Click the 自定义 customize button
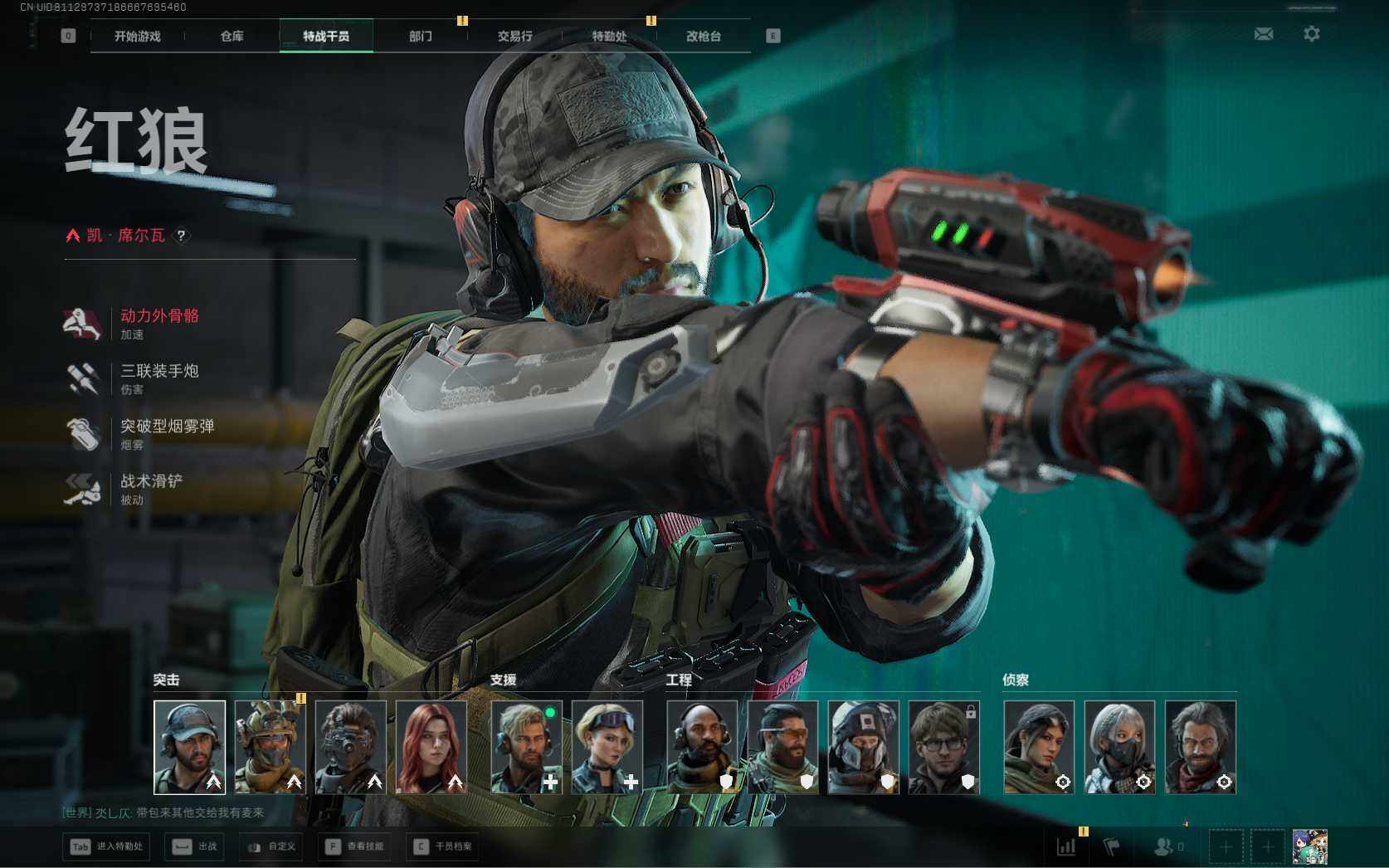This screenshot has width=1389, height=868. [272, 846]
